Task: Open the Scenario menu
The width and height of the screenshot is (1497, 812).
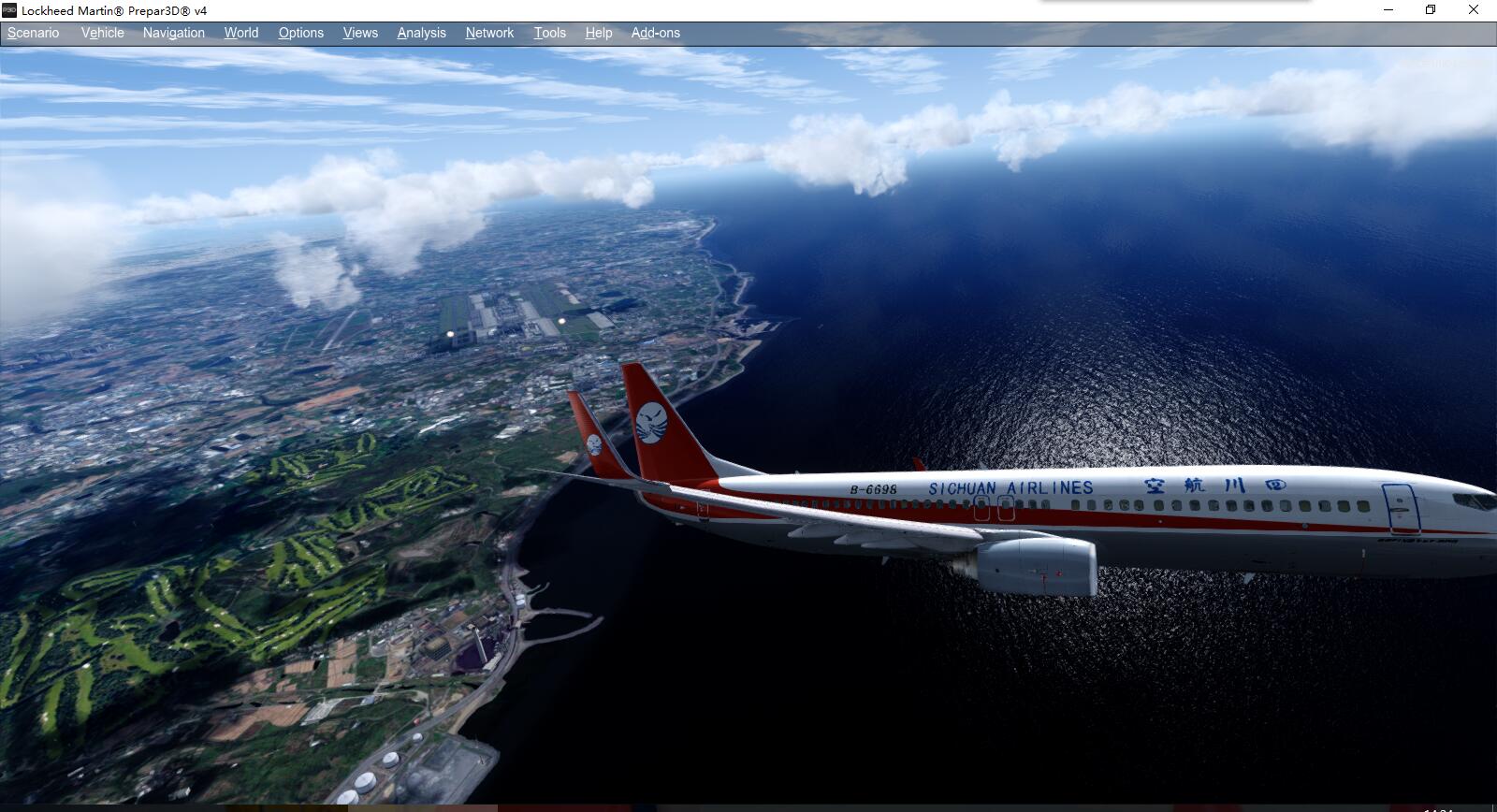Action: pyautogui.click(x=32, y=32)
